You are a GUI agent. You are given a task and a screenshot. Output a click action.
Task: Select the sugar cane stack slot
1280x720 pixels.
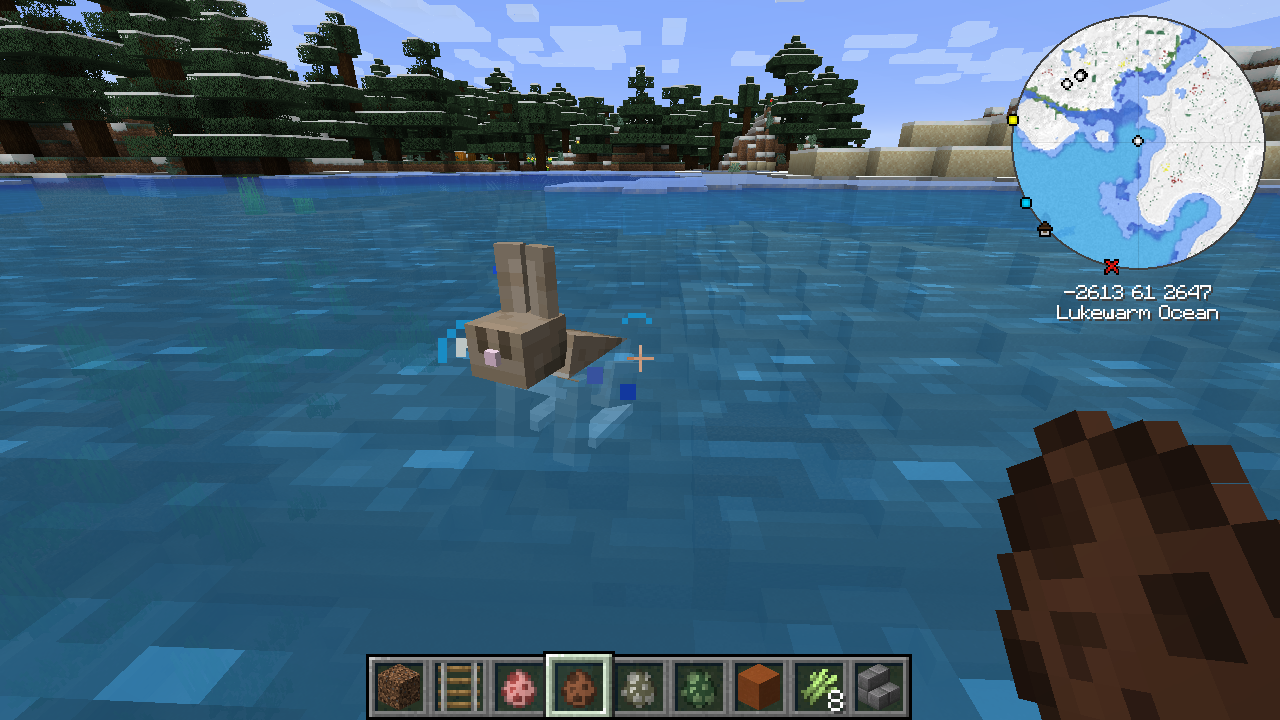[x=818, y=687]
